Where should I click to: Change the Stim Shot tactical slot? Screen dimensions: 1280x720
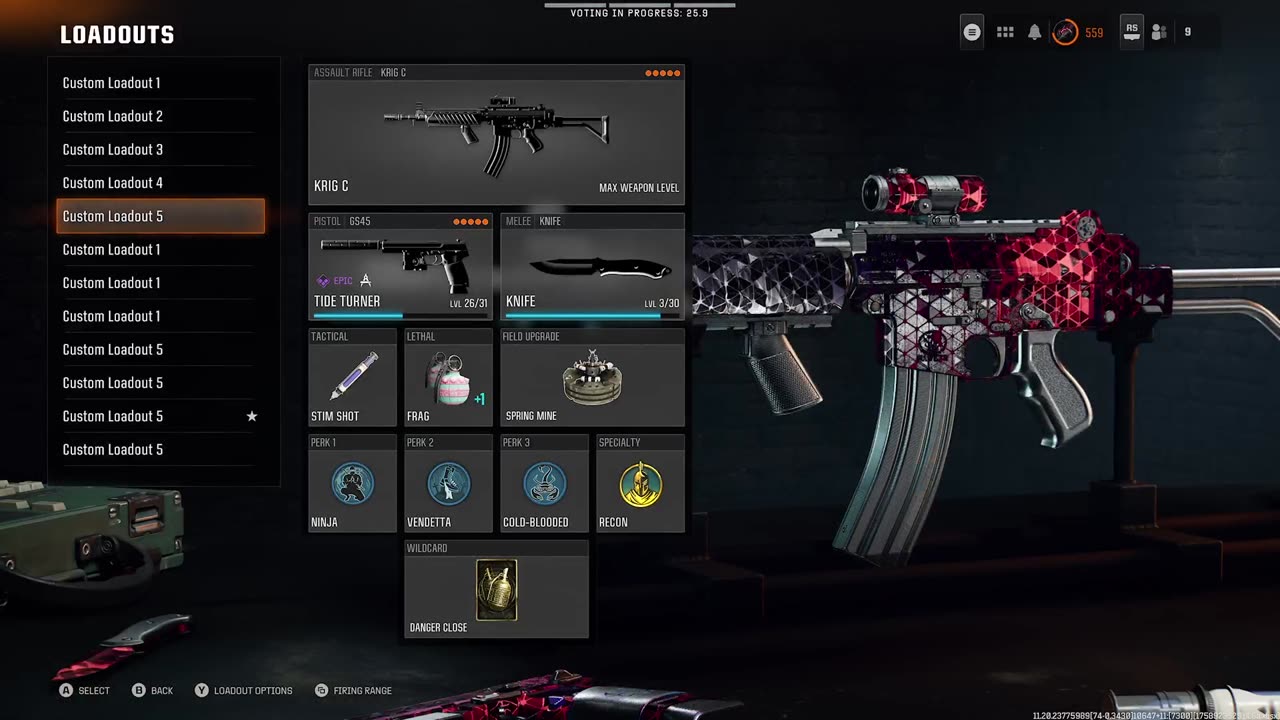[352, 378]
